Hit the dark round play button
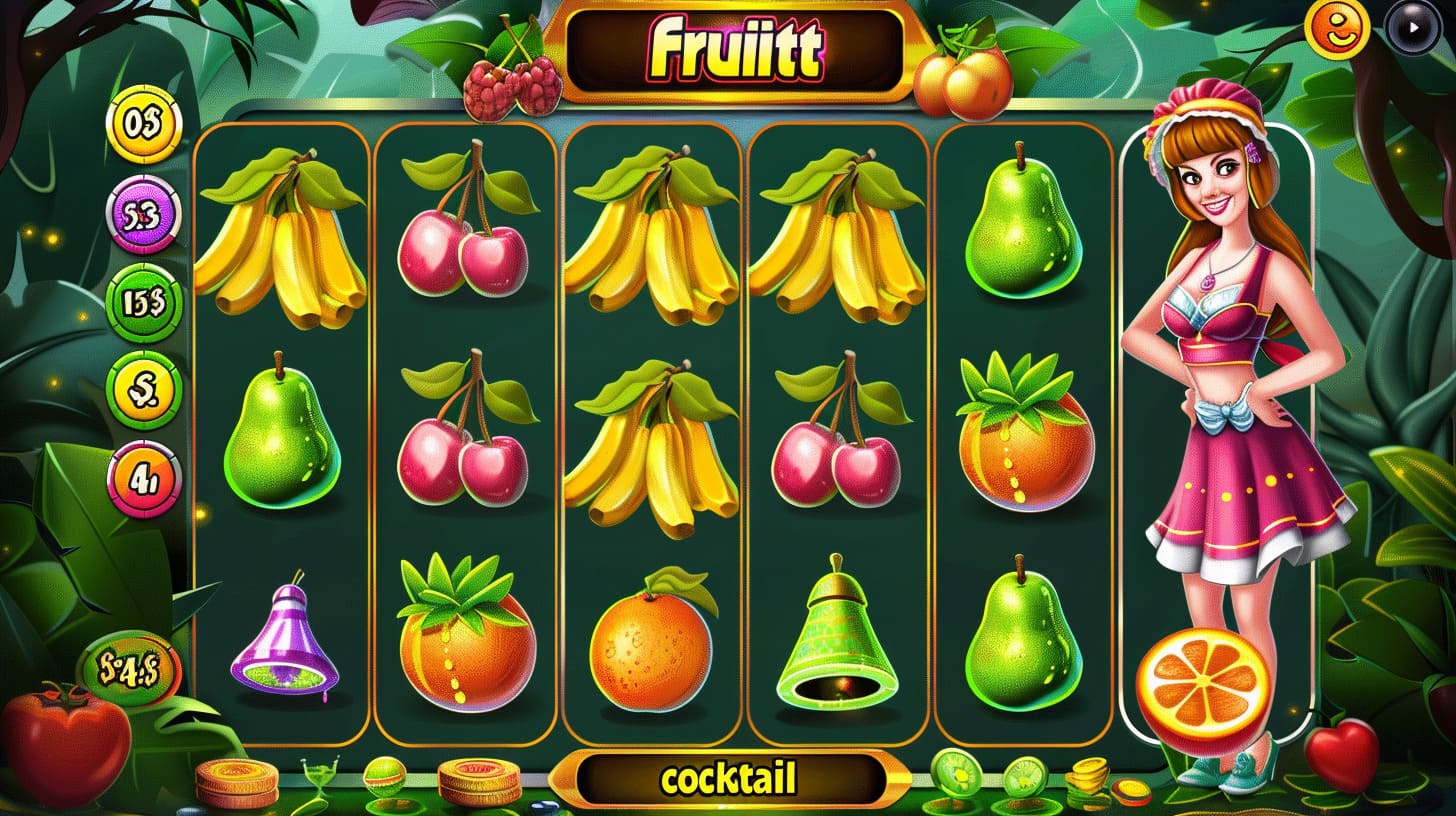Screen dimensions: 1456x816 1415,28
